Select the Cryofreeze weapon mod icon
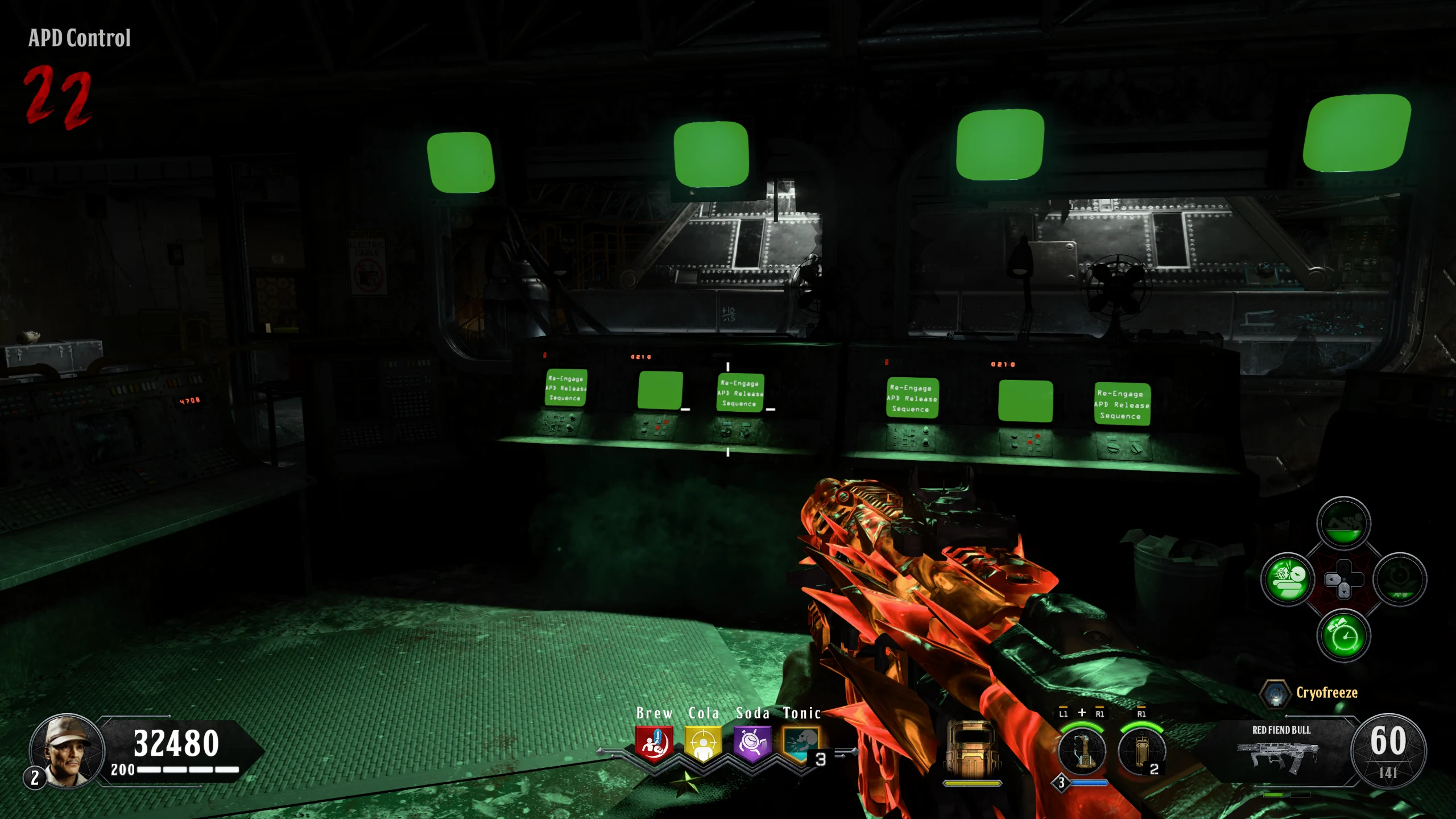 pyautogui.click(x=1275, y=694)
